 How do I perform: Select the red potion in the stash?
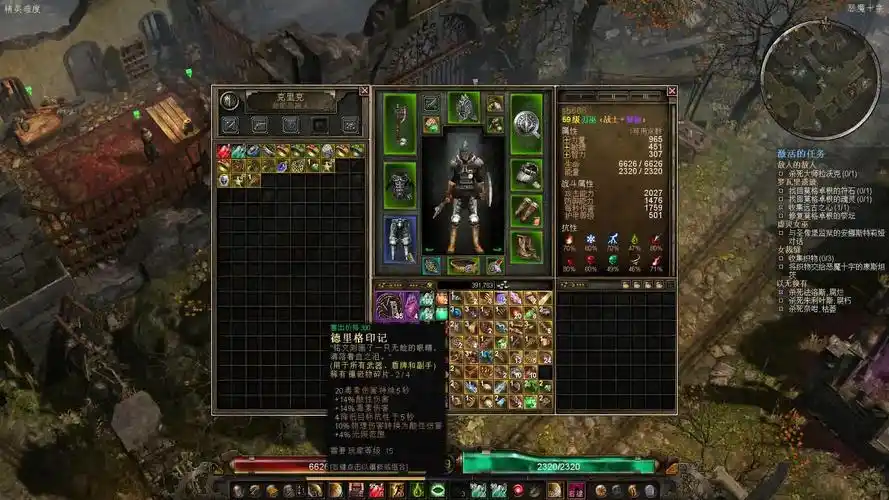(x=225, y=151)
